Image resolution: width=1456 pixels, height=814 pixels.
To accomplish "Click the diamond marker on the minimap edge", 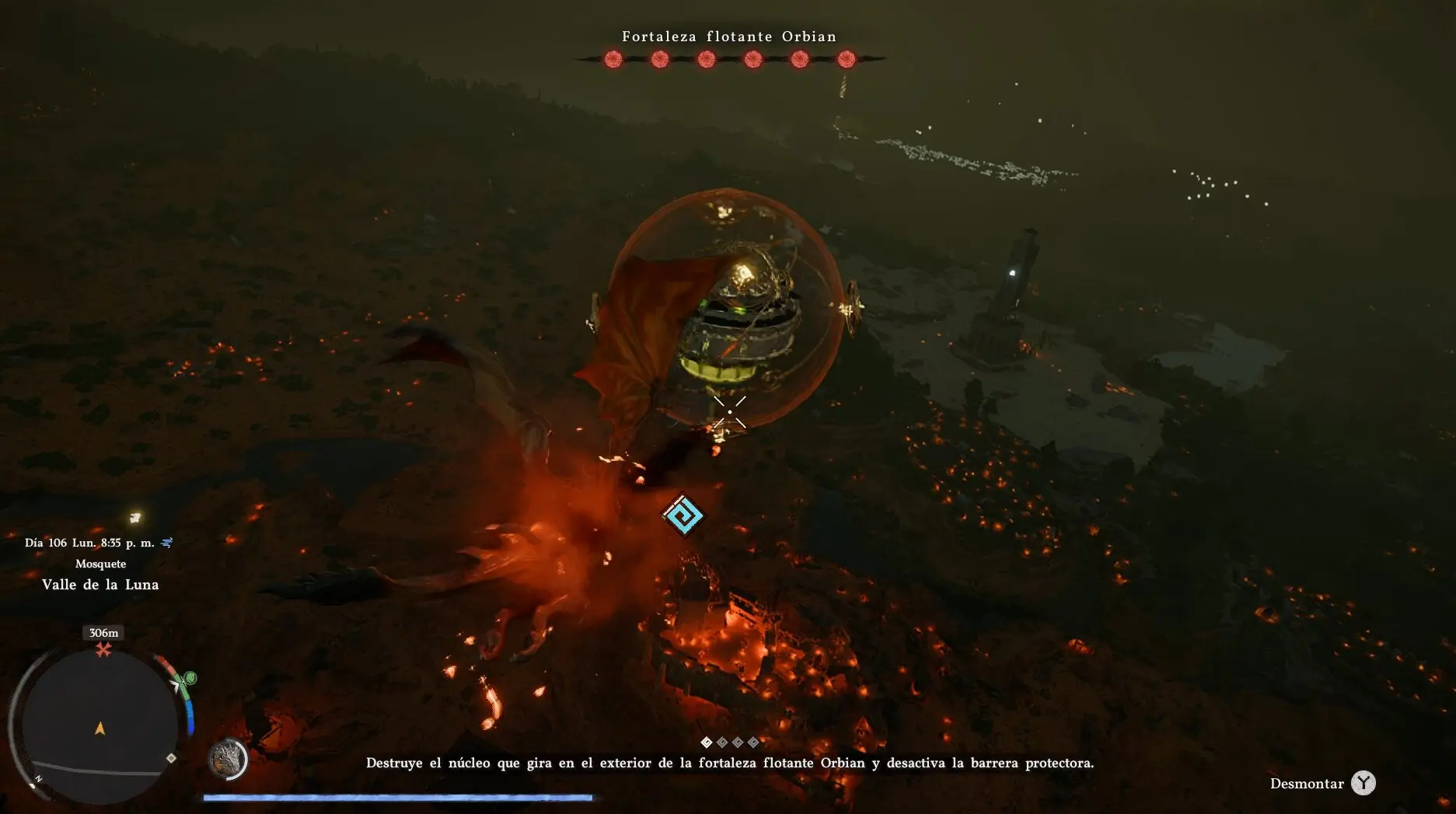I will (x=171, y=758).
